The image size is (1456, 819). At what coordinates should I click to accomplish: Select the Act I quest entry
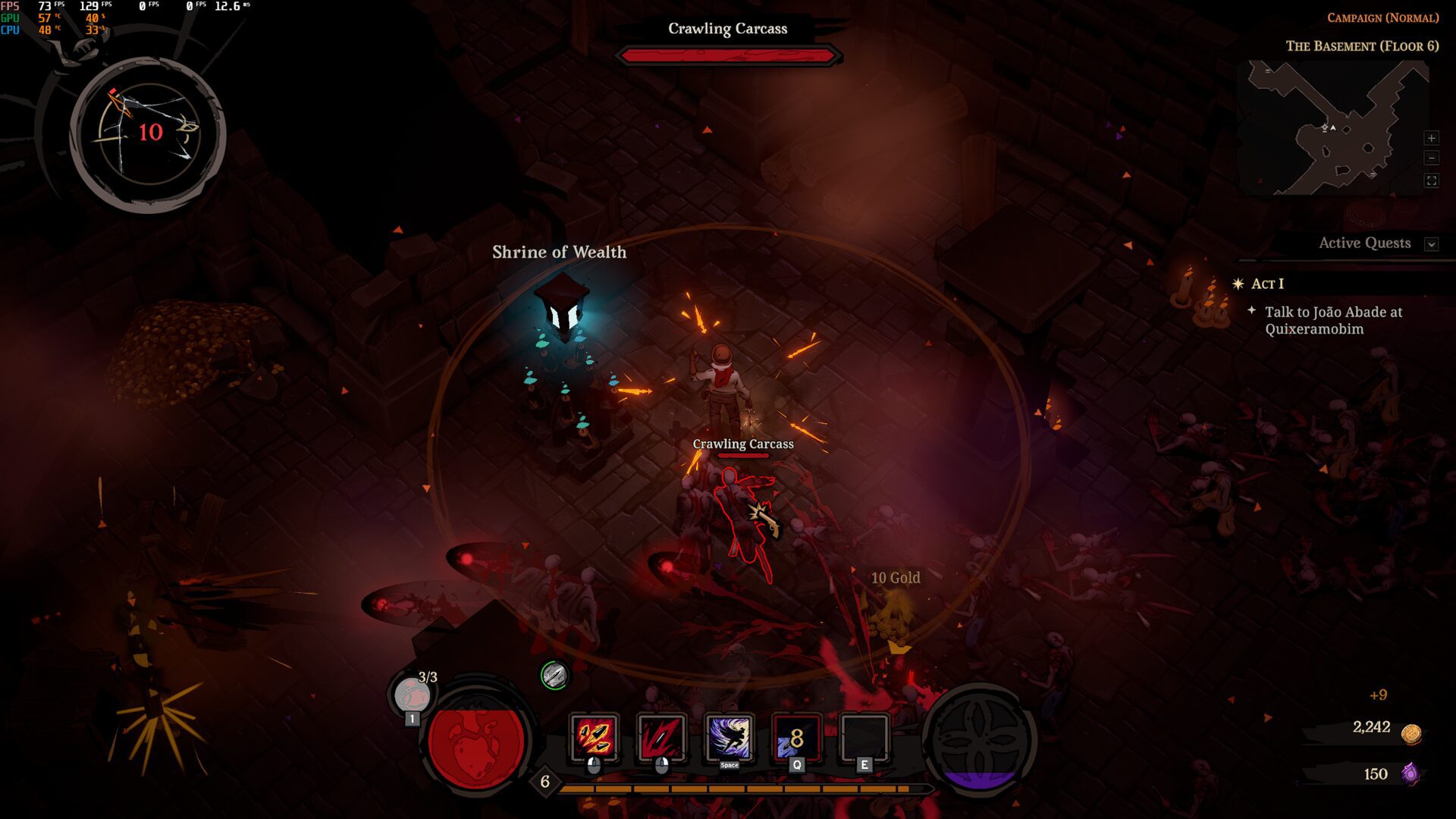[x=1267, y=284]
